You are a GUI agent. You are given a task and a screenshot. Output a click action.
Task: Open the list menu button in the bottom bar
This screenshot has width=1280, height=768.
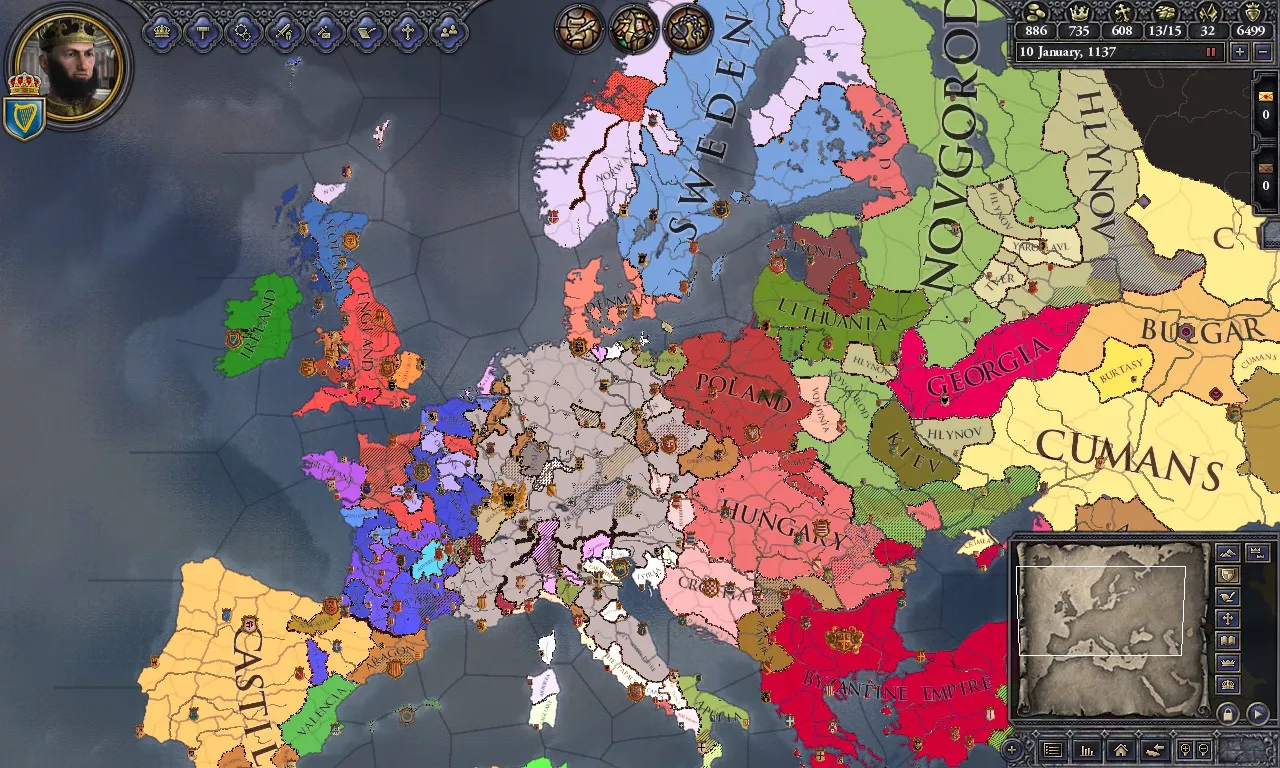tap(1052, 749)
